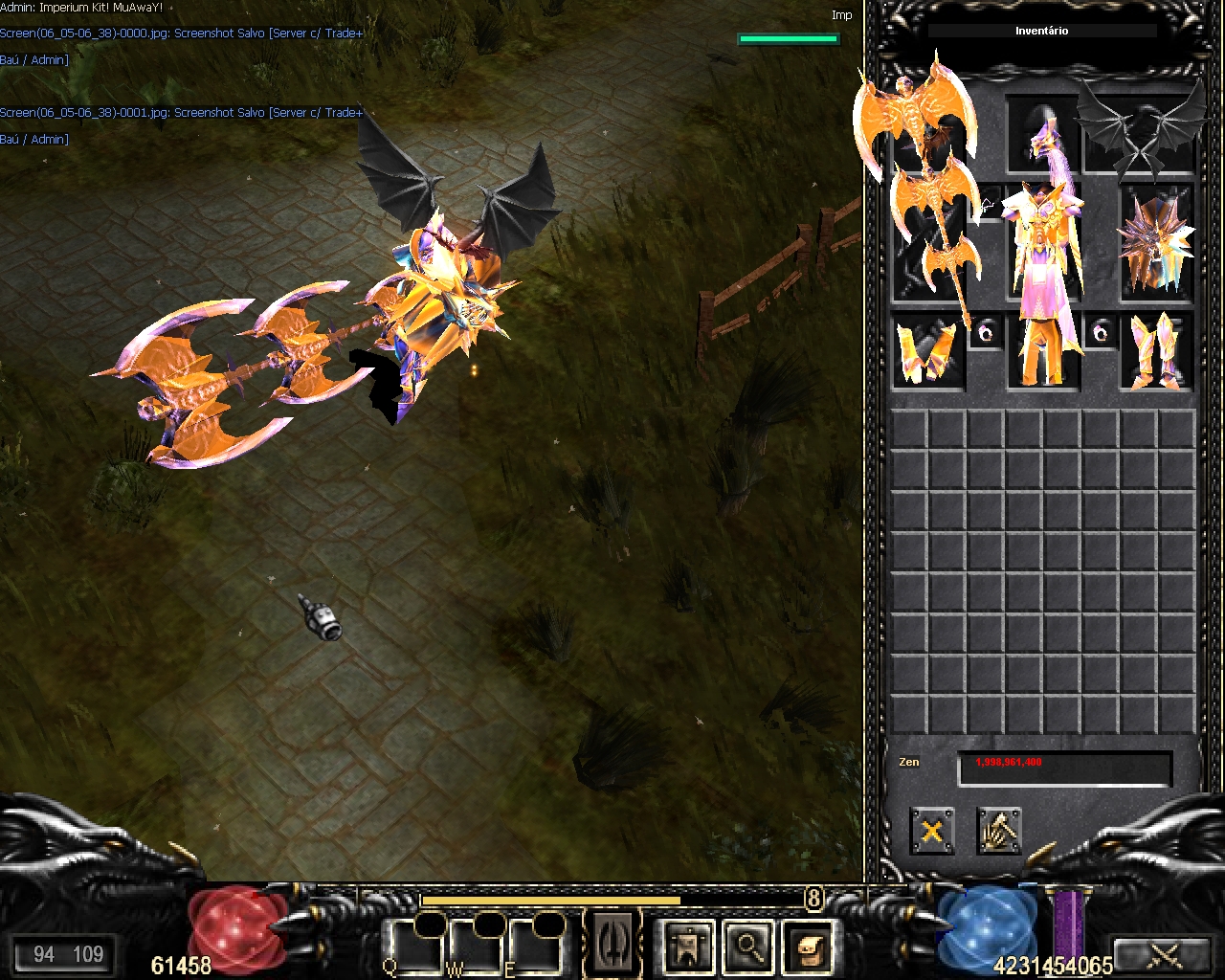Open the repair hammer button in the inventory
The image size is (1225, 980).
998,831
